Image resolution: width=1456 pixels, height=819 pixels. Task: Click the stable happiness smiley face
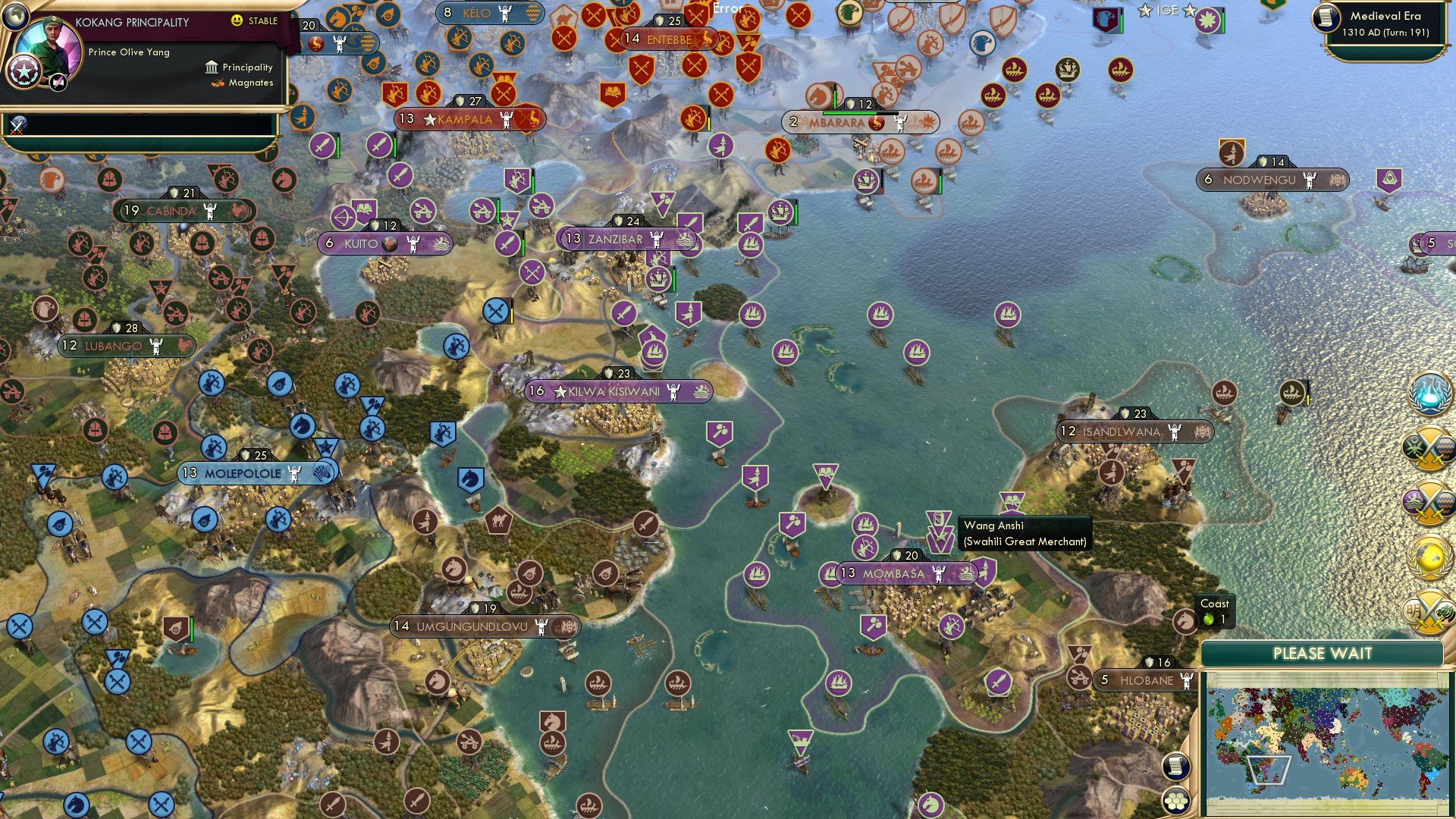pyautogui.click(x=237, y=22)
